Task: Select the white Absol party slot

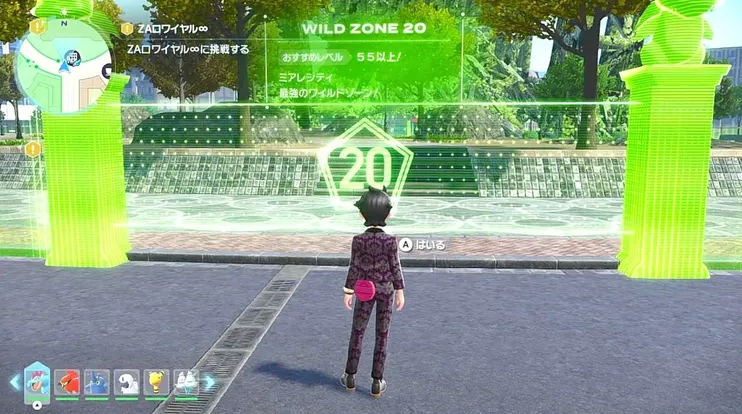Action: pos(126,381)
